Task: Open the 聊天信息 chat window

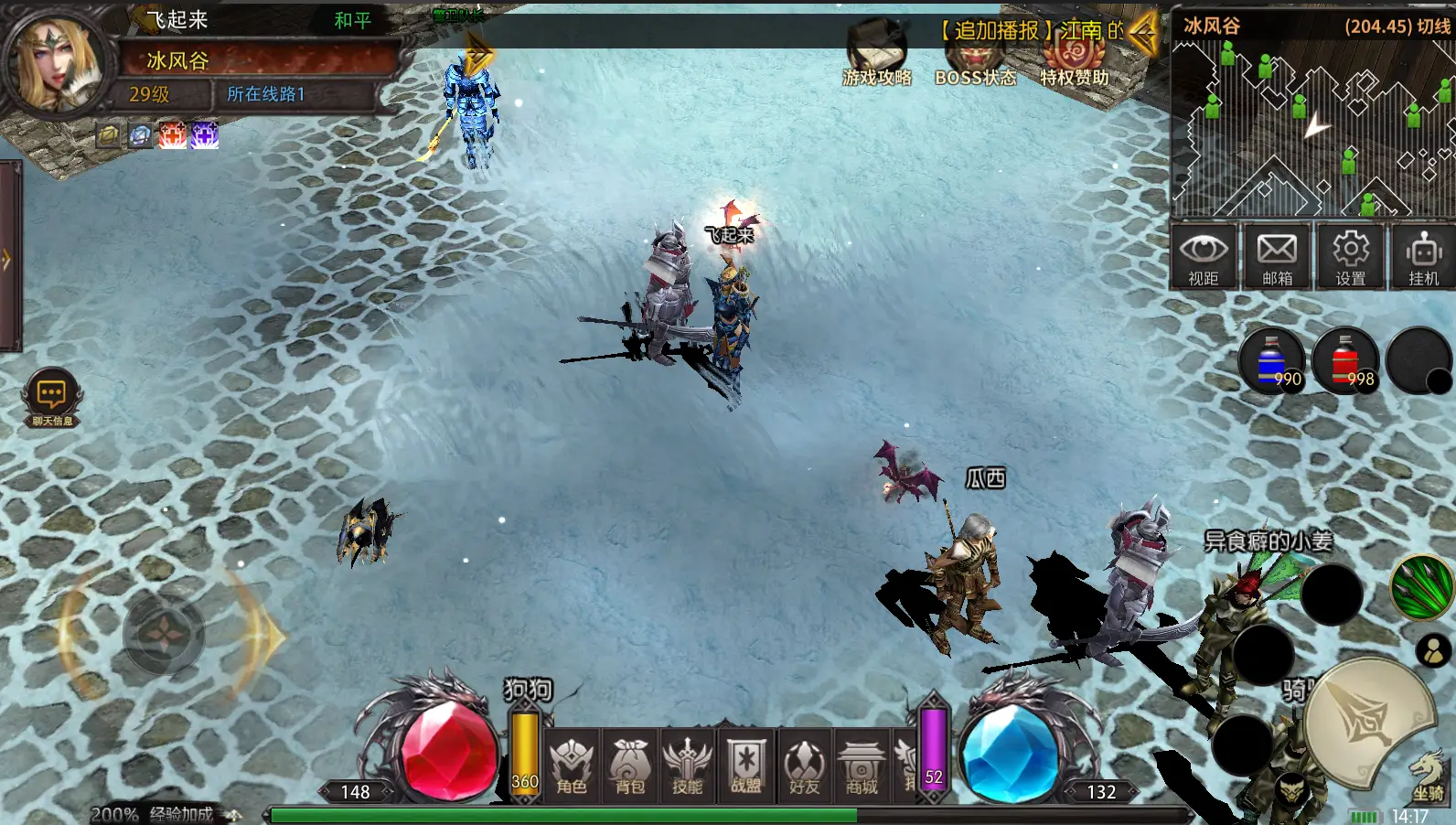Action: coord(52,399)
